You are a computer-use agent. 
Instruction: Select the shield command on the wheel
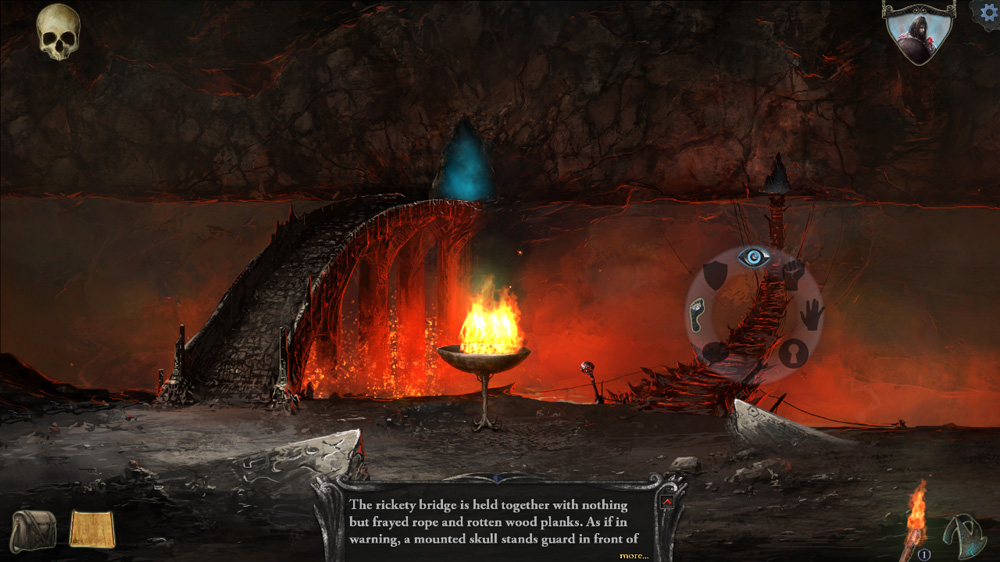pyautogui.click(x=714, y=275)
